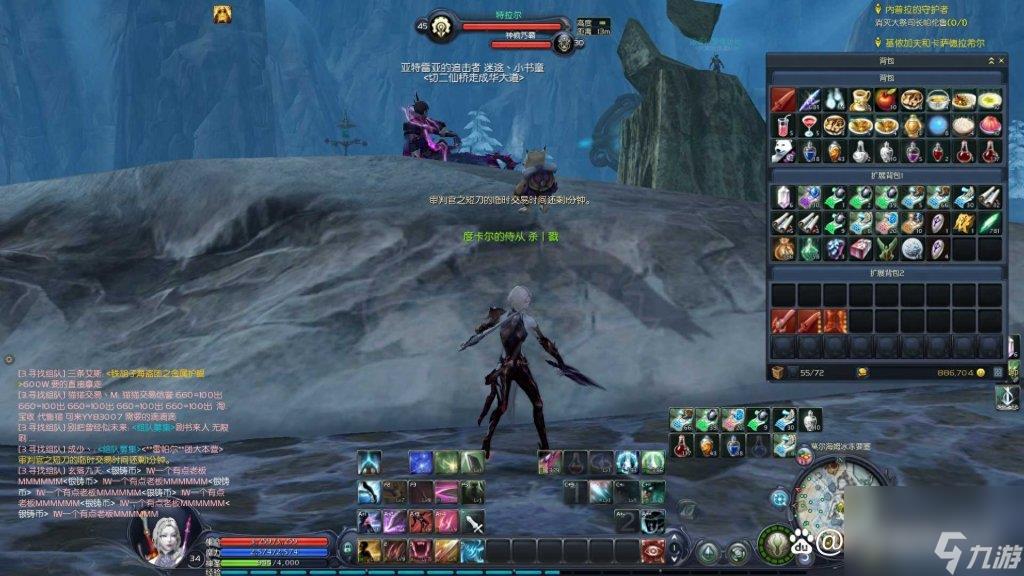This screenshot has height=576, width=1024.
Task: Open the target boss portrait frame
Action: [x=441, y=27]
